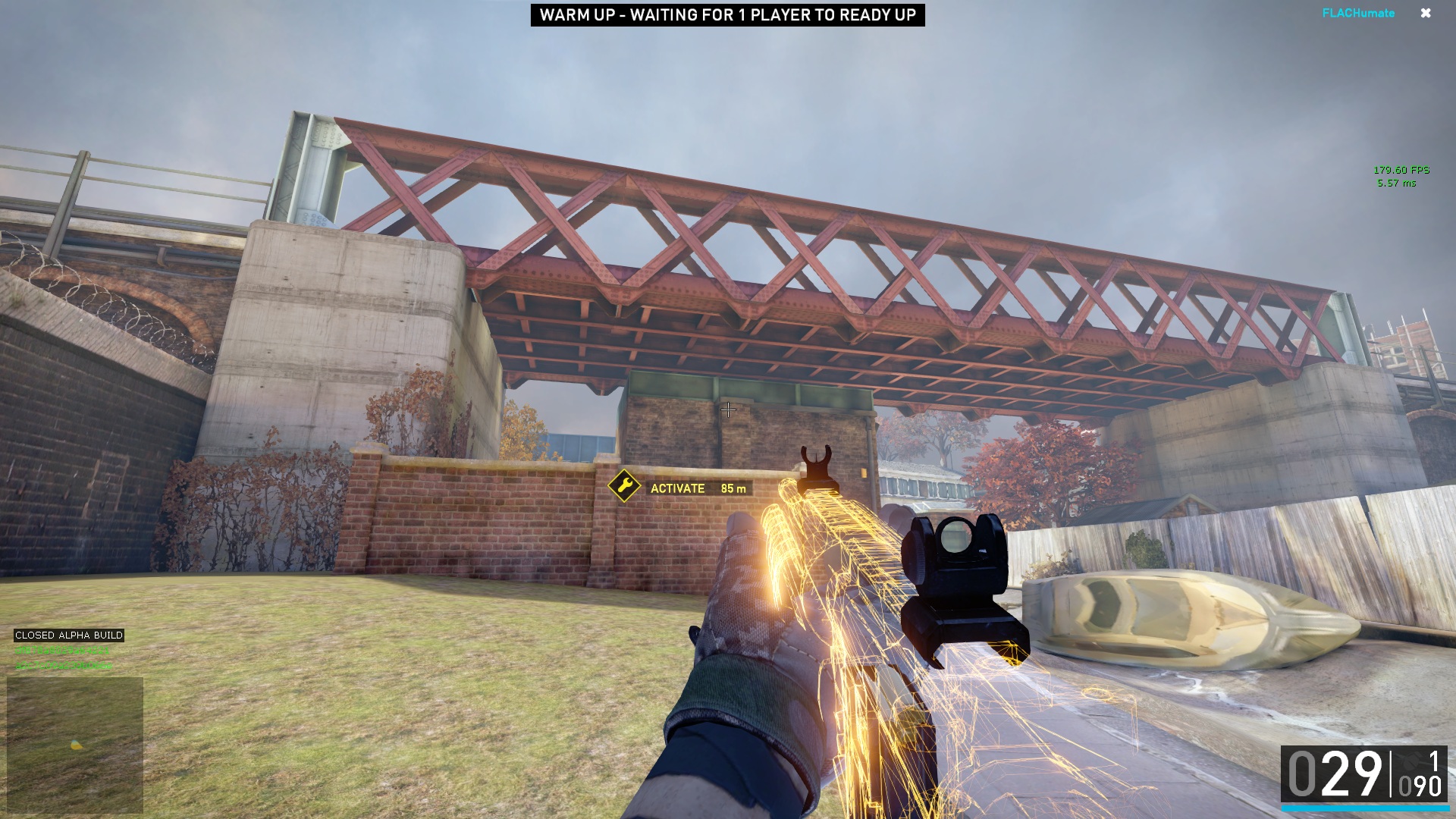This screenshot has height=819, width=1456.
Task: Click the FLACHumate player name
Action: pyautogui.click(x=1357, y=14)
